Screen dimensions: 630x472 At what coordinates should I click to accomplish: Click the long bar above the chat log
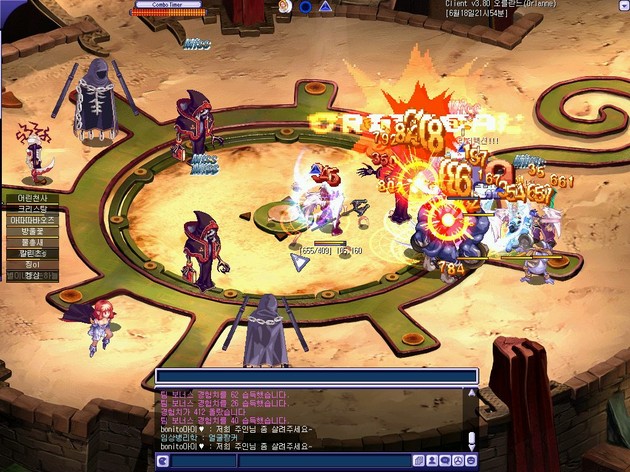(316, 376)
